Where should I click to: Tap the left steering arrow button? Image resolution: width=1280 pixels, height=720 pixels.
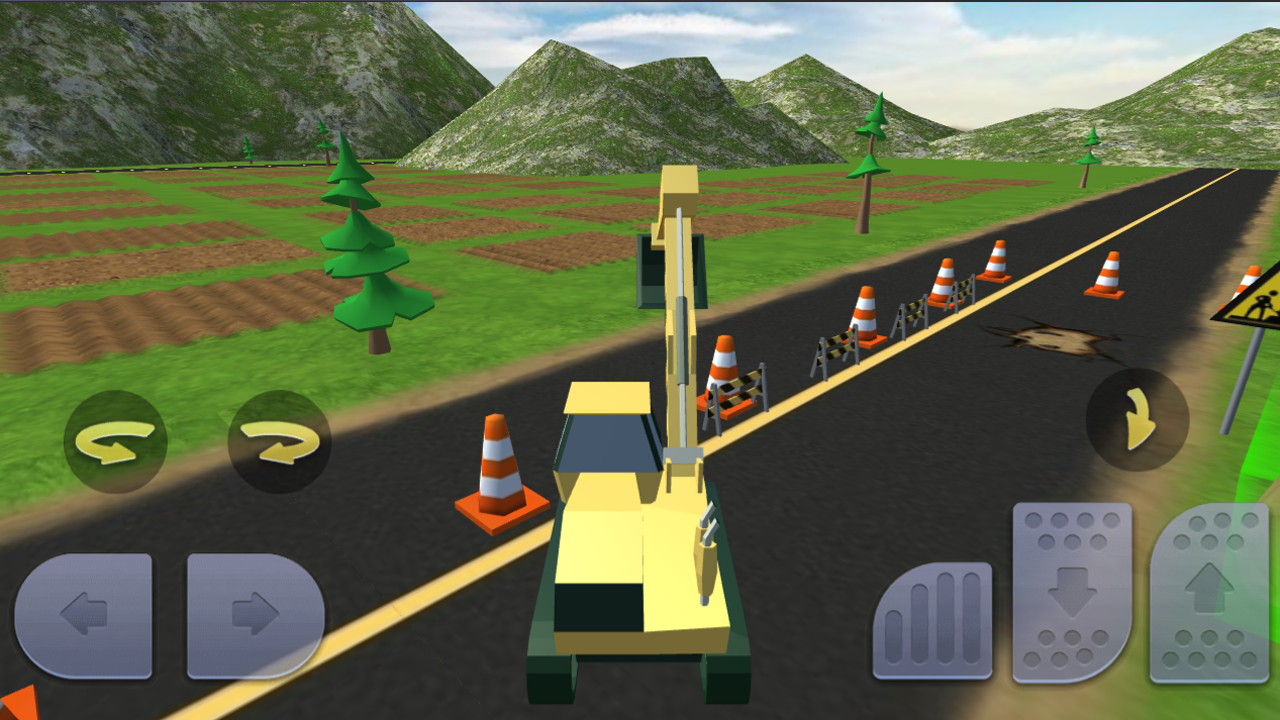85,617
